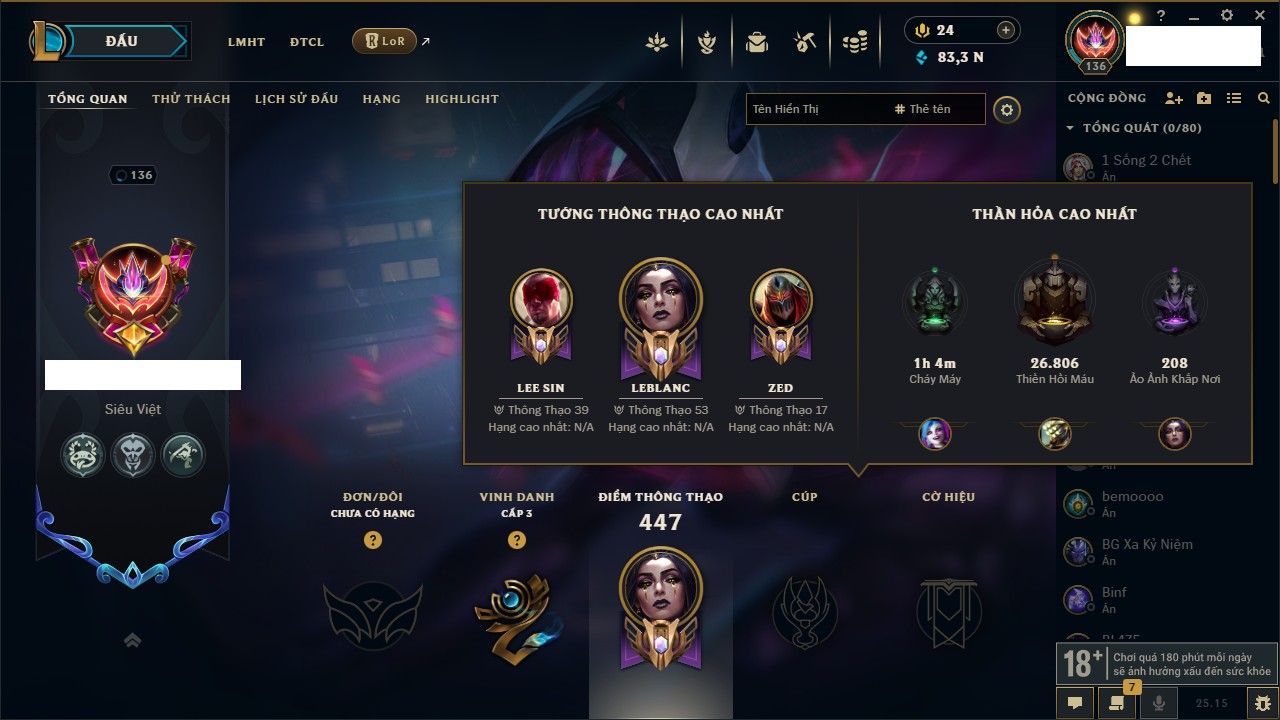This screenshot has width=1280, height=720.
Task: Select the HẠNG tab
Action: point(381,99)
